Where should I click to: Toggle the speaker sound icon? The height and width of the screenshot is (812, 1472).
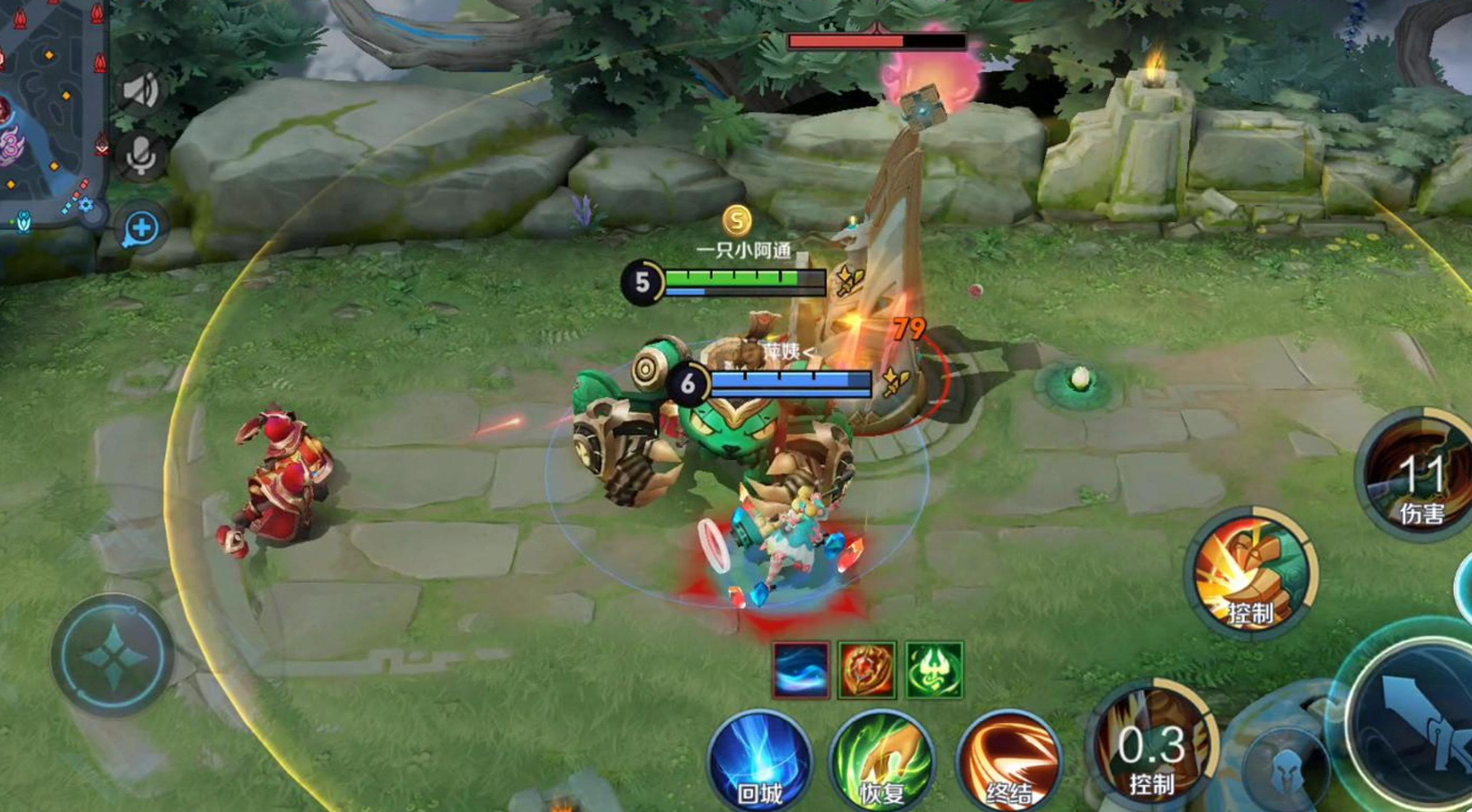[141, 91]
